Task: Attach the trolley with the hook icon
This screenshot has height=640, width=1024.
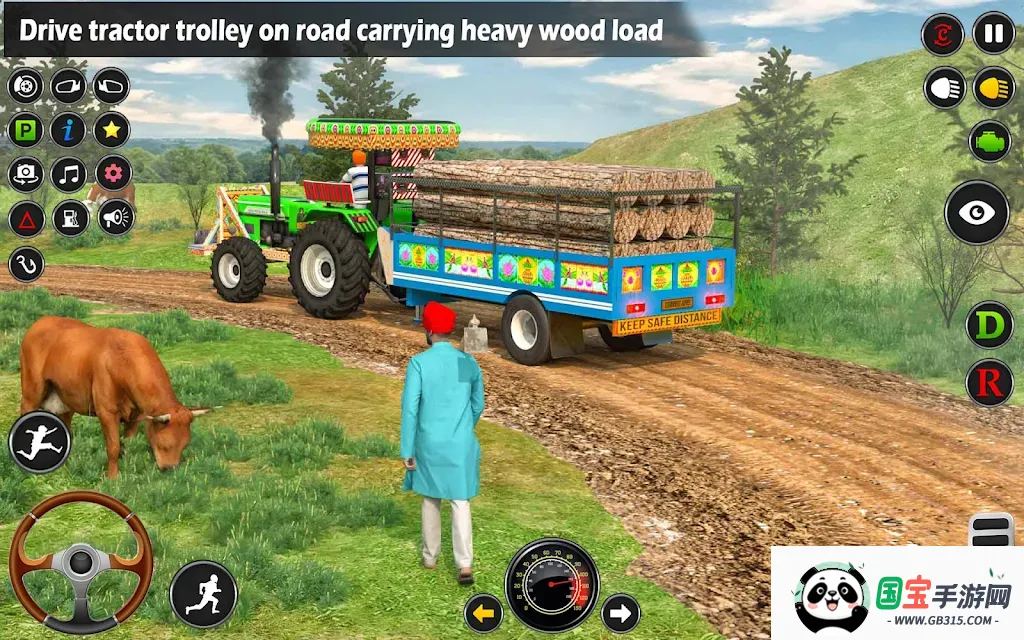Action: click(26, 264)
